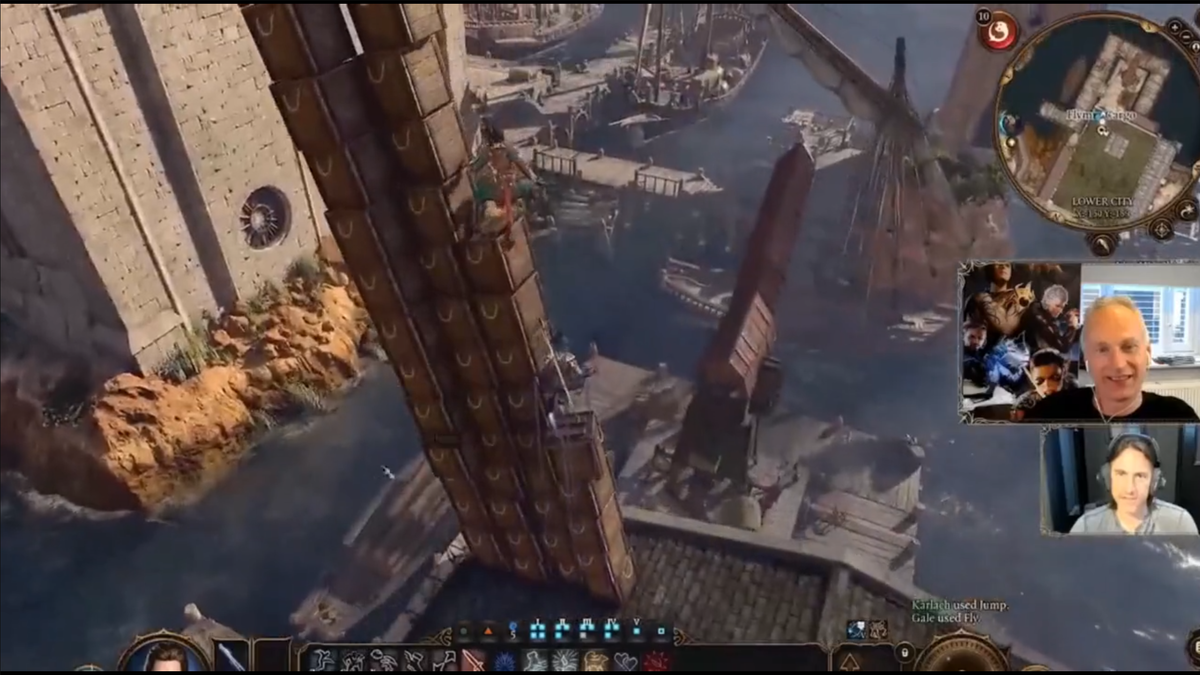The width and height of the screenshot is (1200, 675).
Task: Click the orange triangle action resource
Action: coord(488,630)
